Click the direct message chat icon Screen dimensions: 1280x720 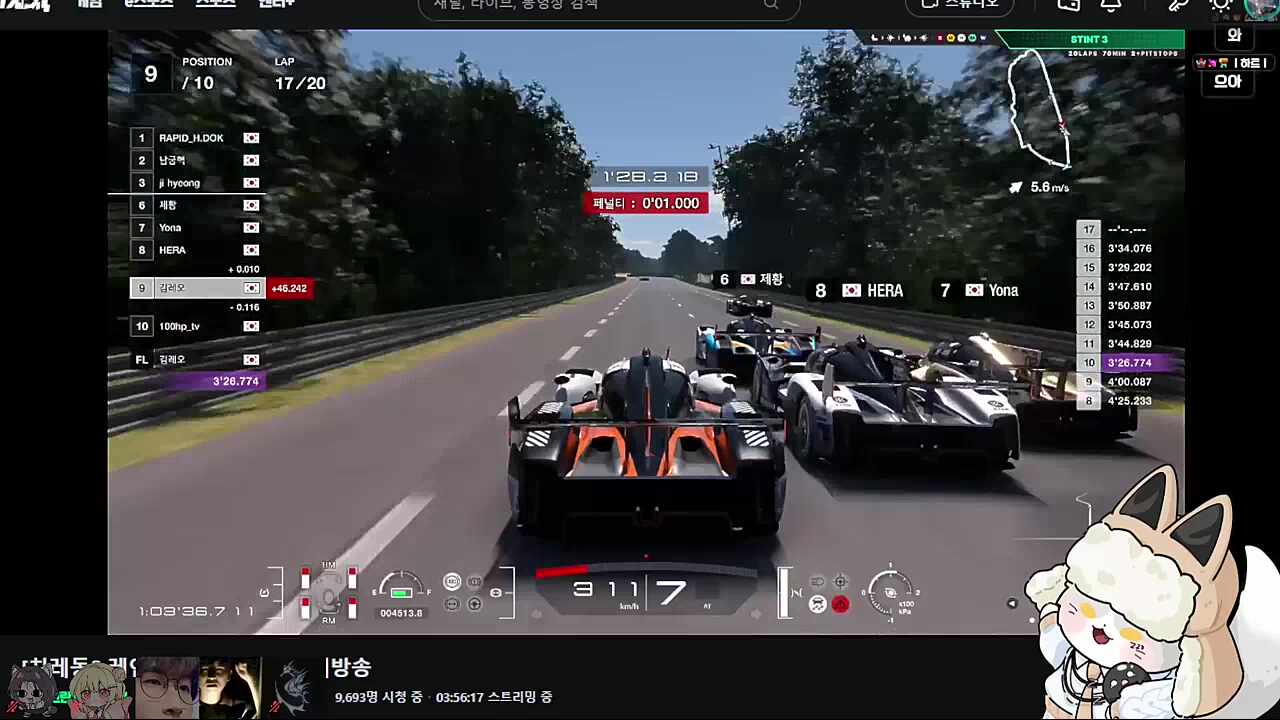pos(1068,6)
